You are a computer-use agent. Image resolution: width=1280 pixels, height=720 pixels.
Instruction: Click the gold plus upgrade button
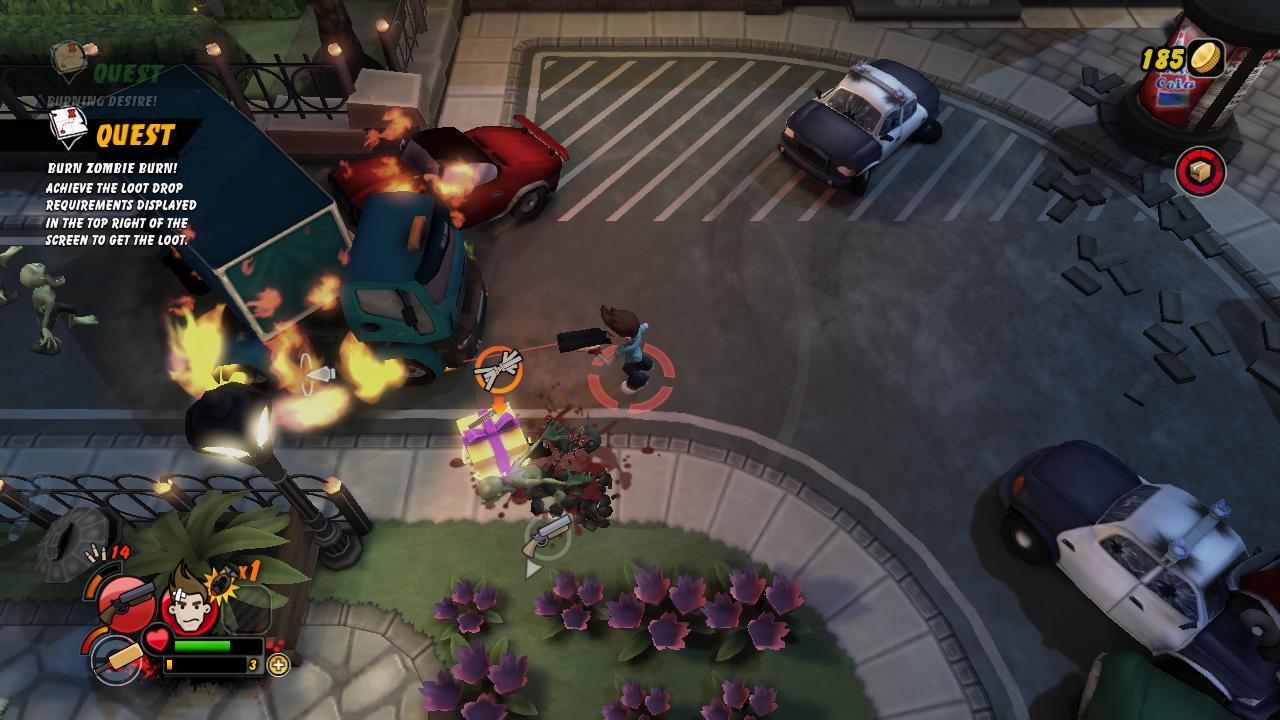[x=278, y=665]
